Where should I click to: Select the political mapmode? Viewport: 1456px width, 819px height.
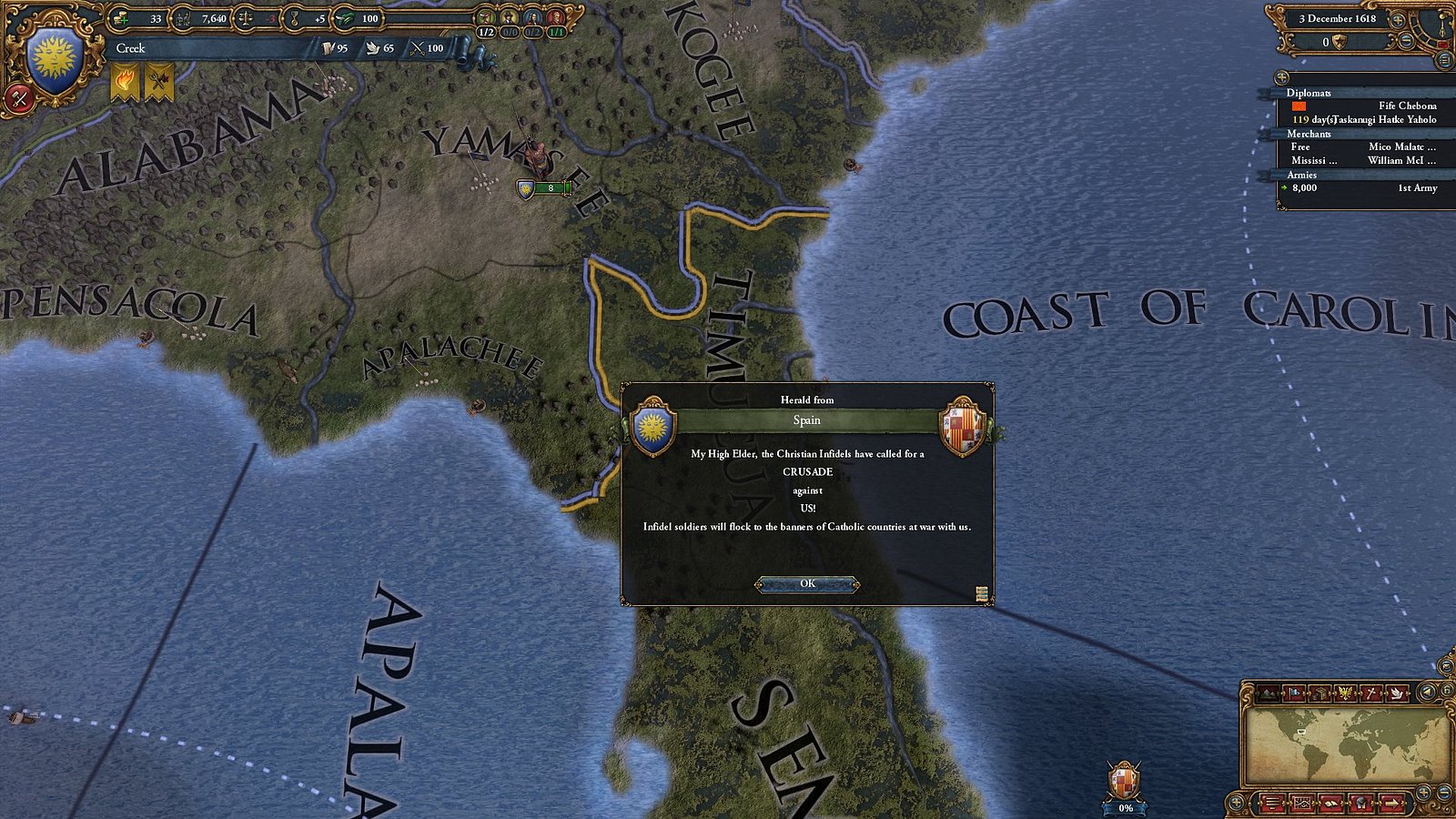(x=1293, y=693)
